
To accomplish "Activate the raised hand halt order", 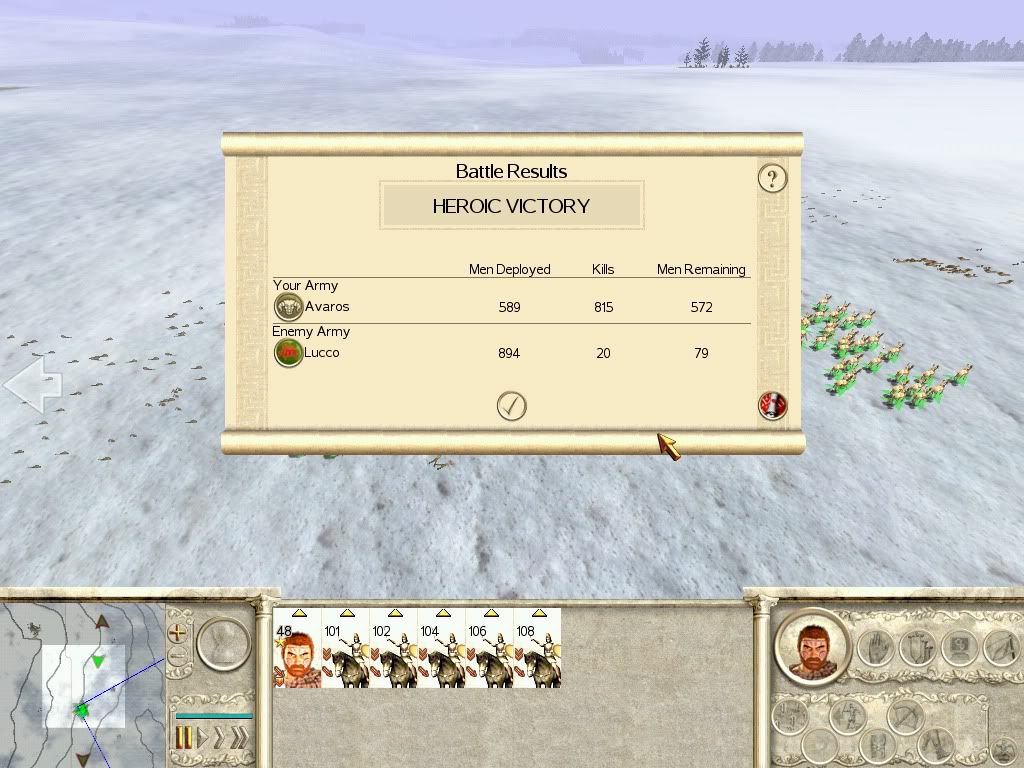I will click(x=878, y=649).
